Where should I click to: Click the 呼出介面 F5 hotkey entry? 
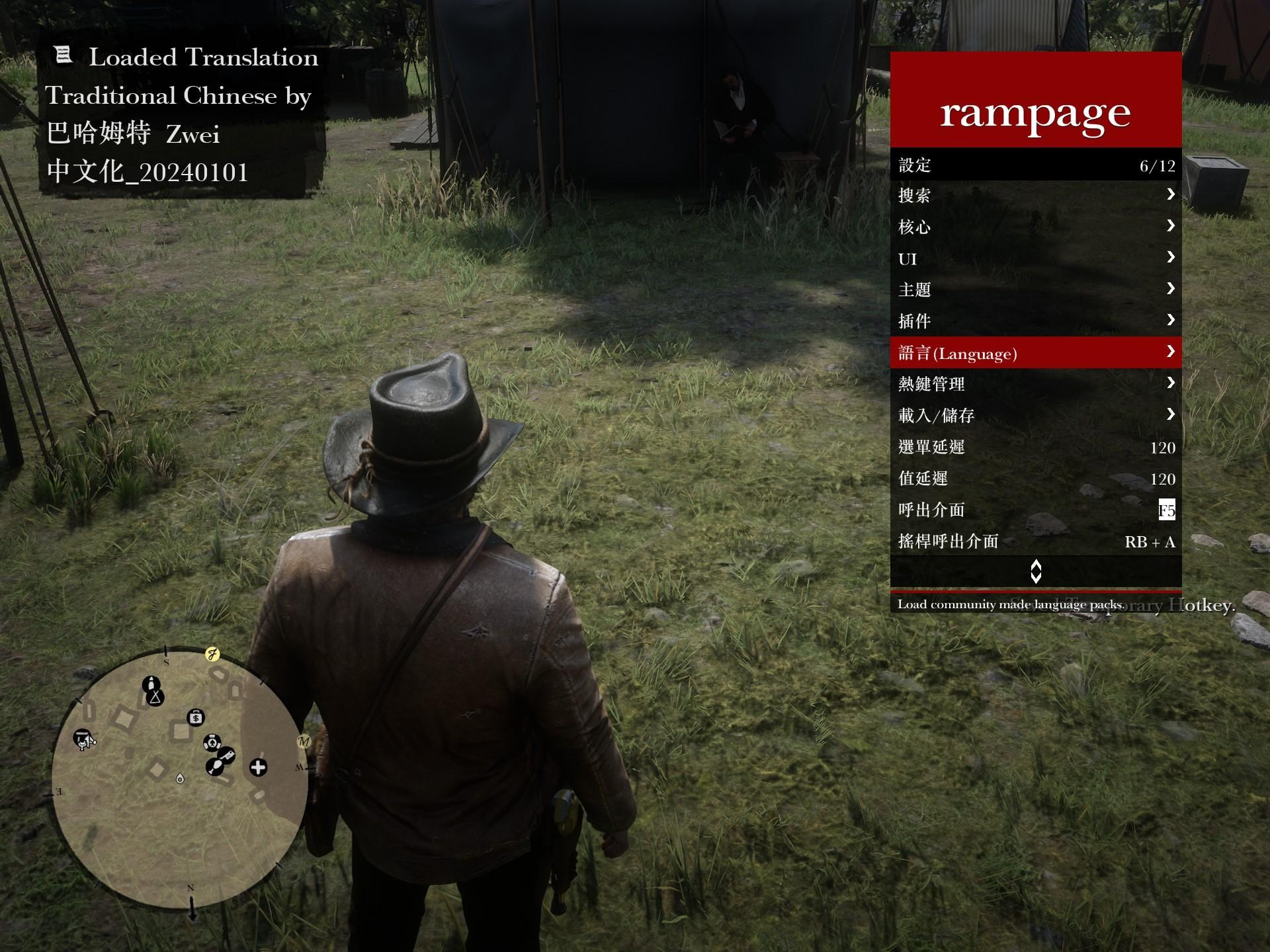click(1035, 510)
